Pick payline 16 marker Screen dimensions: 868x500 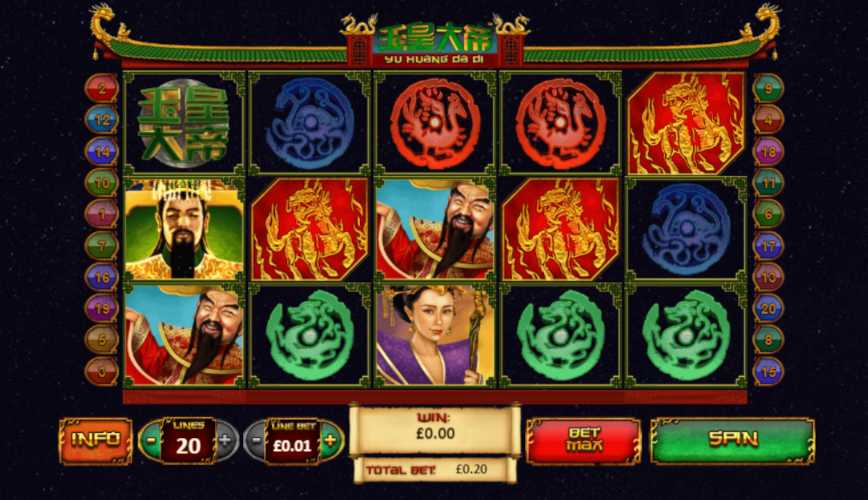click(101, 277)
